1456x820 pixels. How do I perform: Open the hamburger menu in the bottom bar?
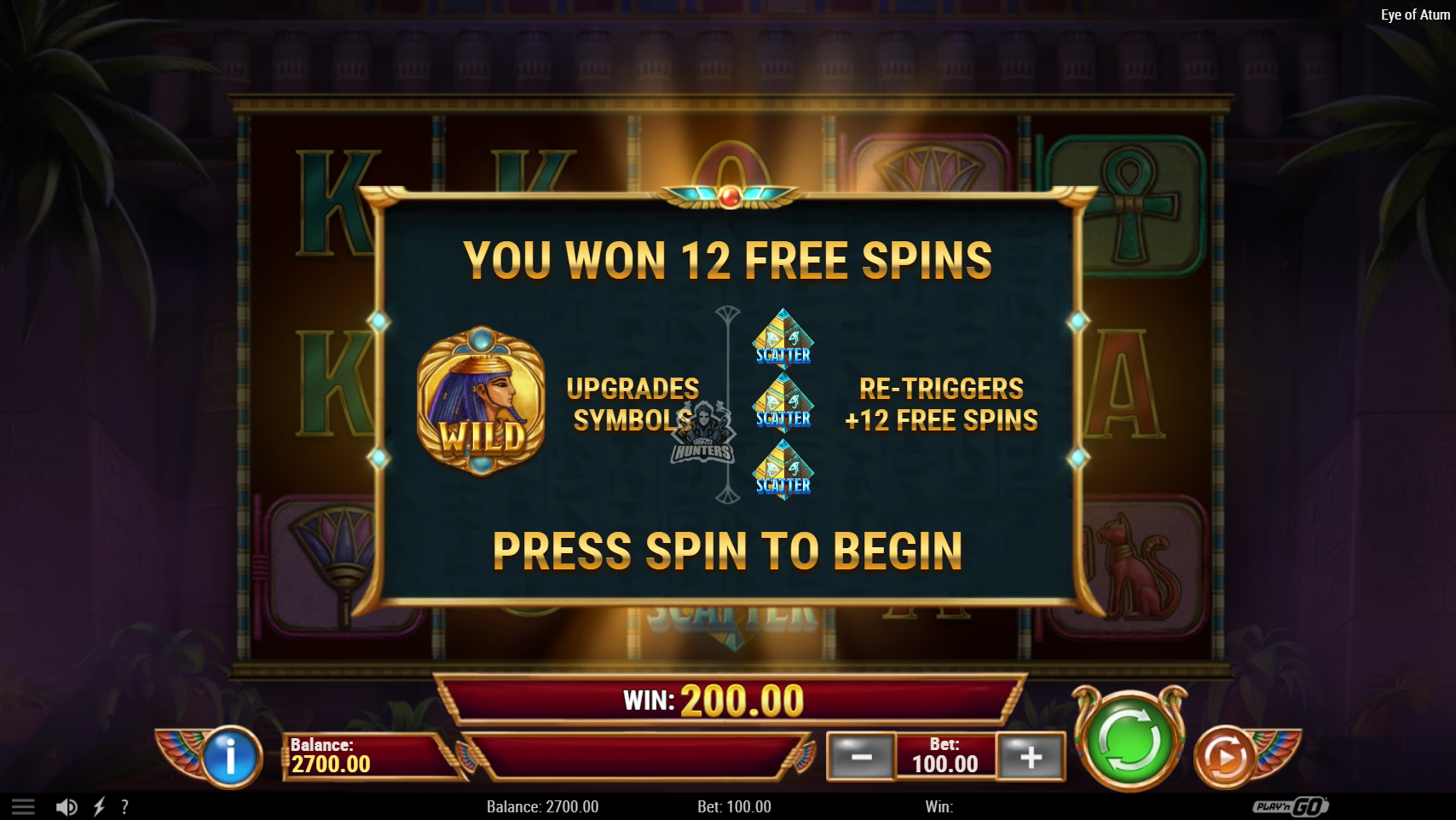(23, 806)
